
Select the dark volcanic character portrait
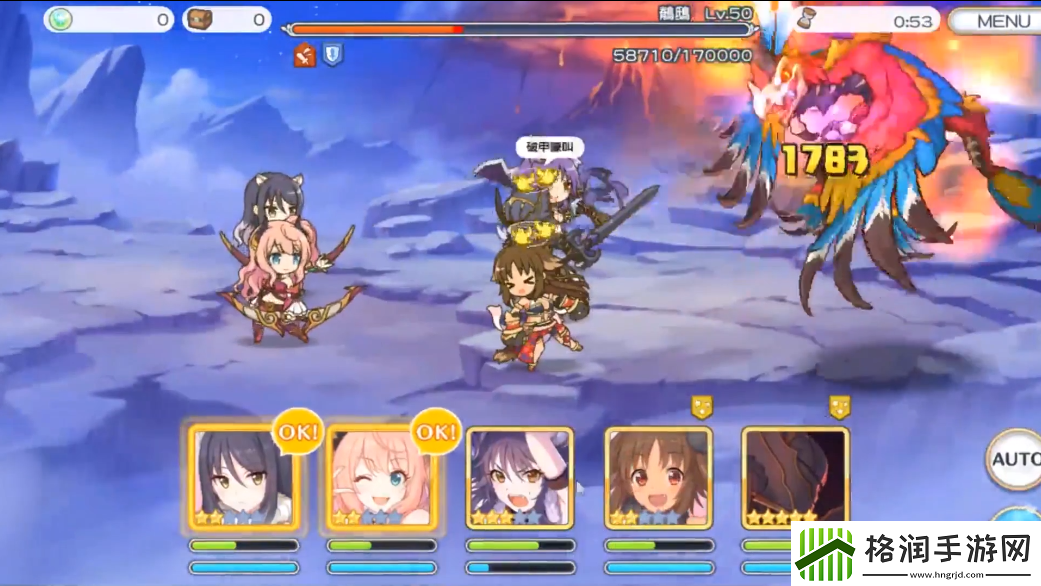pyautogui.click(x=795, y=476)
